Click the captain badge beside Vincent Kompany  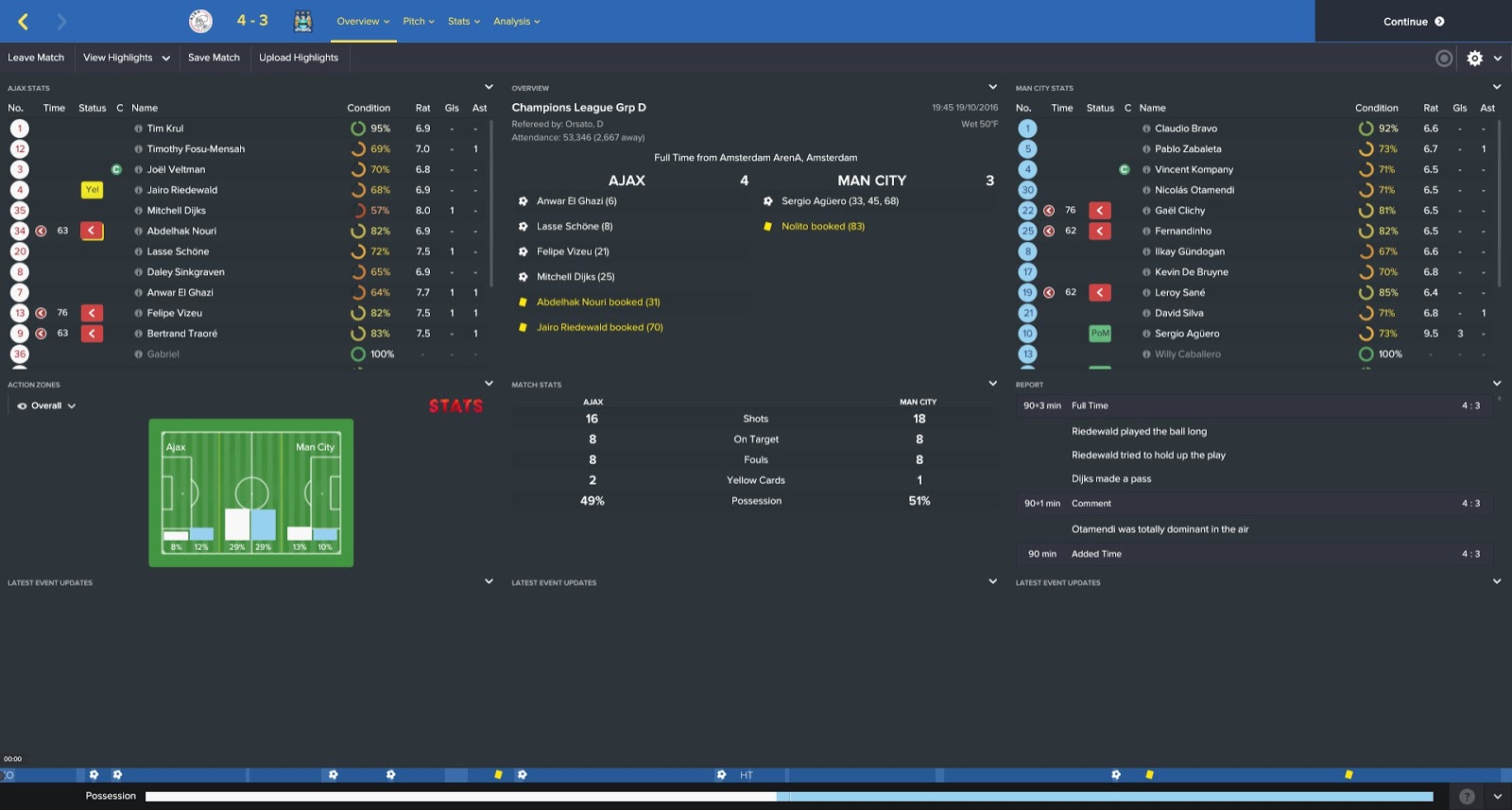pyautogui.click(x=1125, y=169)
